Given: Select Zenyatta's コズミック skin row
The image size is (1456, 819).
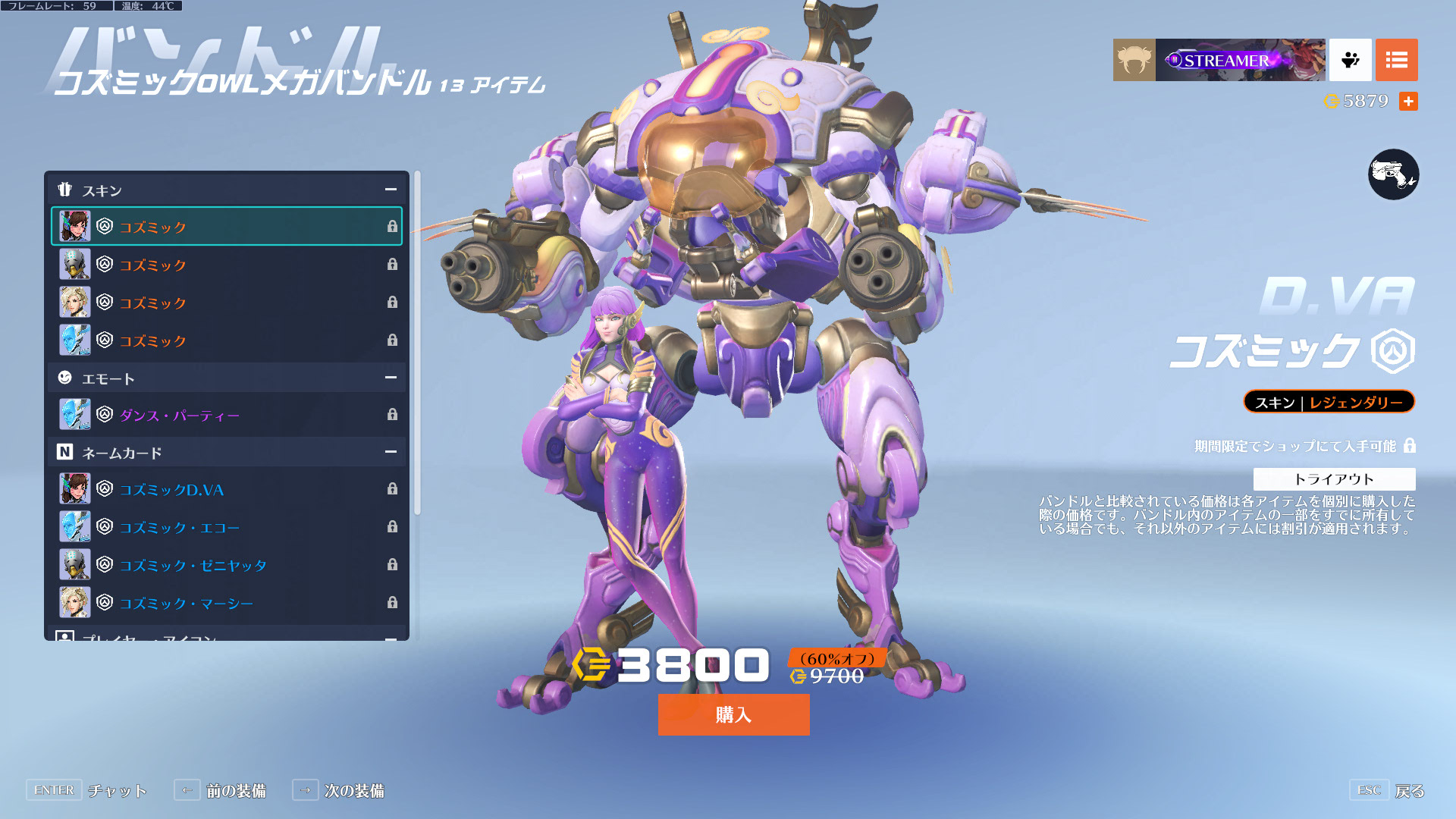Looking at the screenshot, I should tap(227, 265).
